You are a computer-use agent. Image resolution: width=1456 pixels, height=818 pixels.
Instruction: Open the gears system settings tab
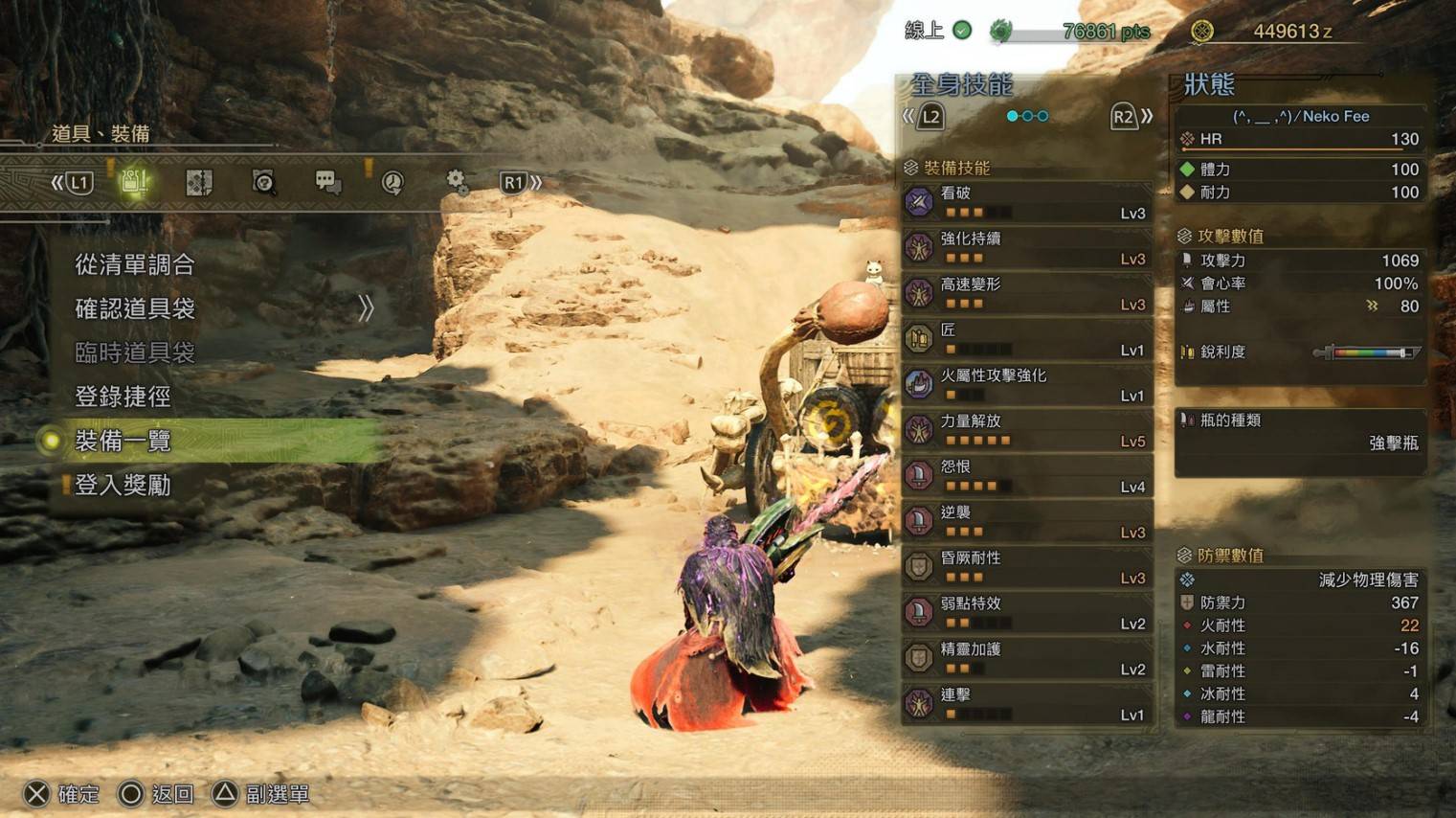(457, 182)
